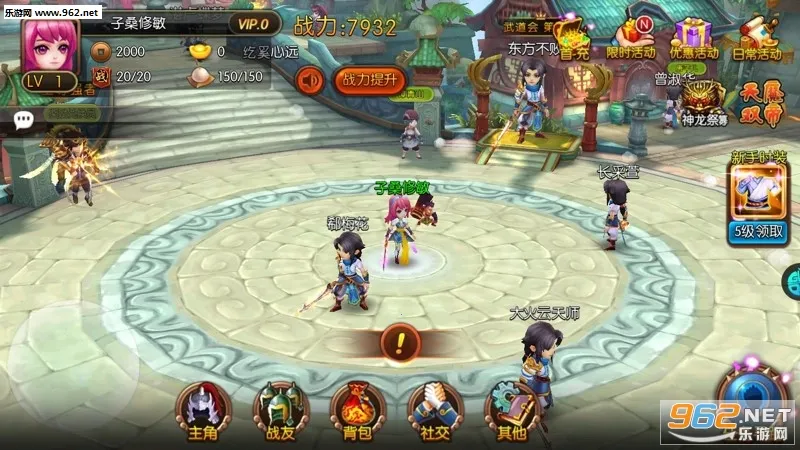Click the yellow exclamation mark alert
This screenshot has height=450, width=800.
pos(400,343)
